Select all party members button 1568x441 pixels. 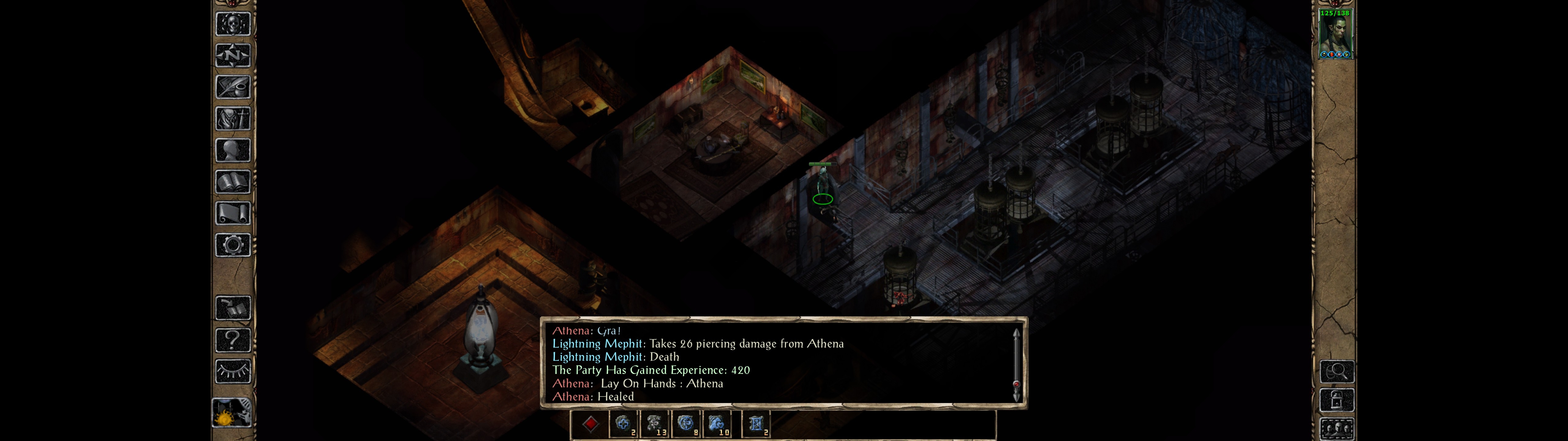1337,429
